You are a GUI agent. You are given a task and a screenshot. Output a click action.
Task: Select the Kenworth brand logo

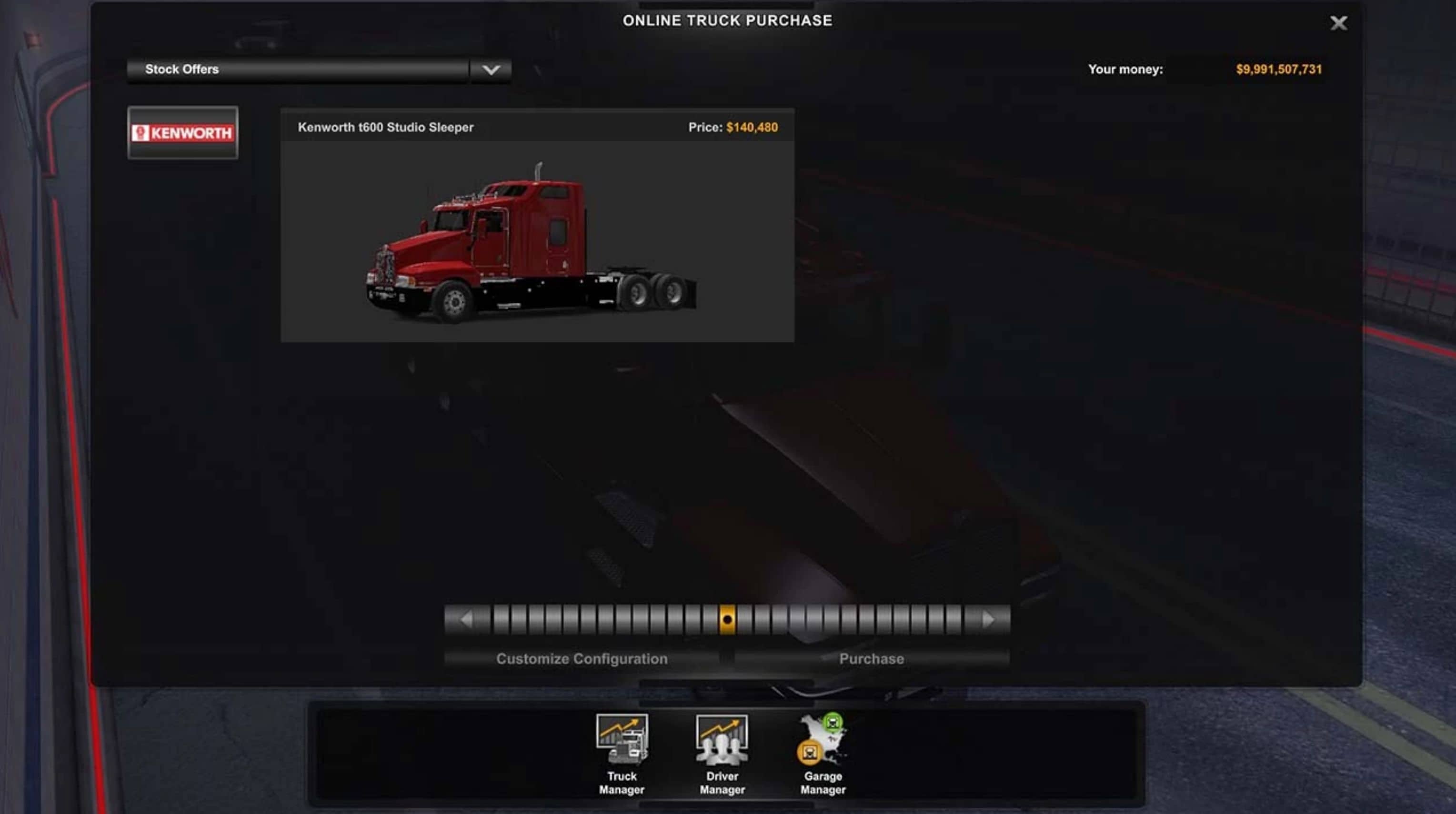point(182,133)
